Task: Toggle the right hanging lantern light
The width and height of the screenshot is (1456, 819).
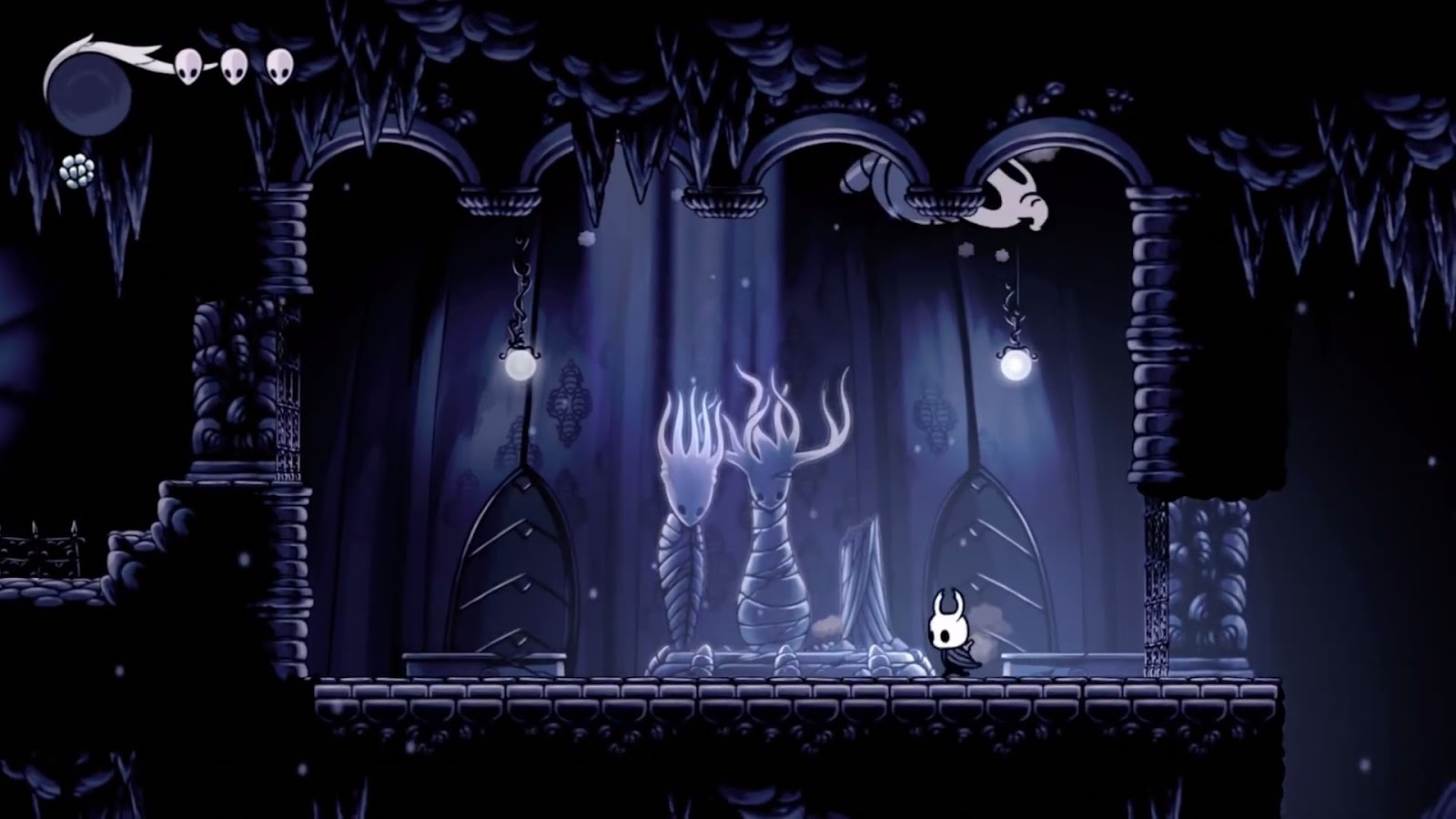Action: tap(1018, 366)
